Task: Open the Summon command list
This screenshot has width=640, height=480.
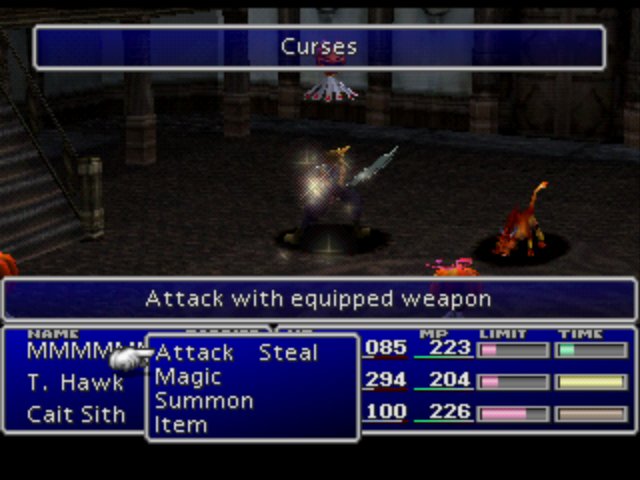Action: [204, 401]
